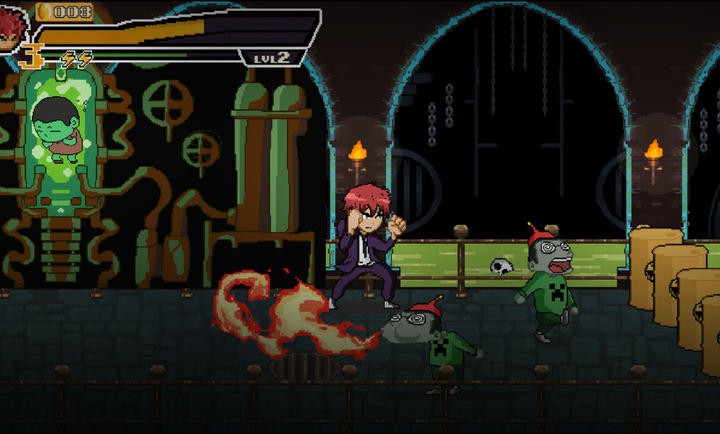The height and width of the screenshot is (434, 720).
Task: Select the lightning bolt special charges
Action: pyautogui.click(x=77, y=58)
